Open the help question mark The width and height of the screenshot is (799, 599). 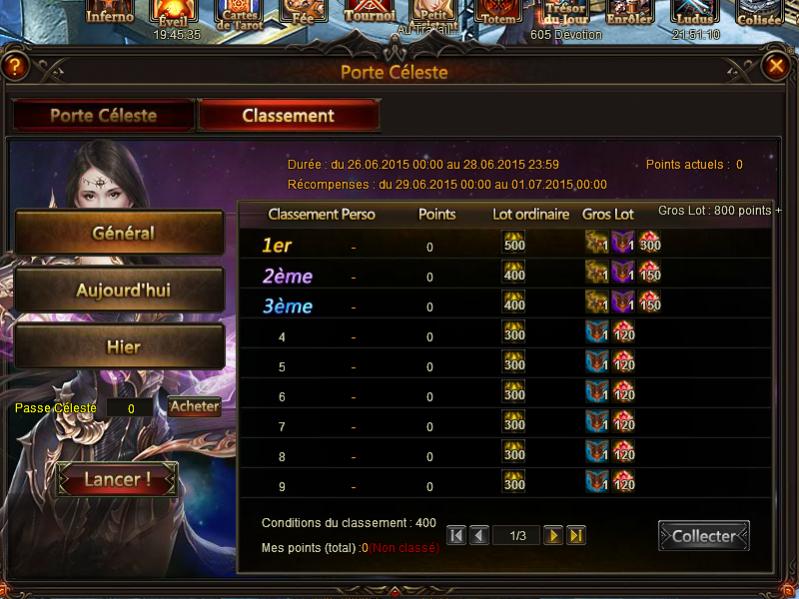coord(14,67)
